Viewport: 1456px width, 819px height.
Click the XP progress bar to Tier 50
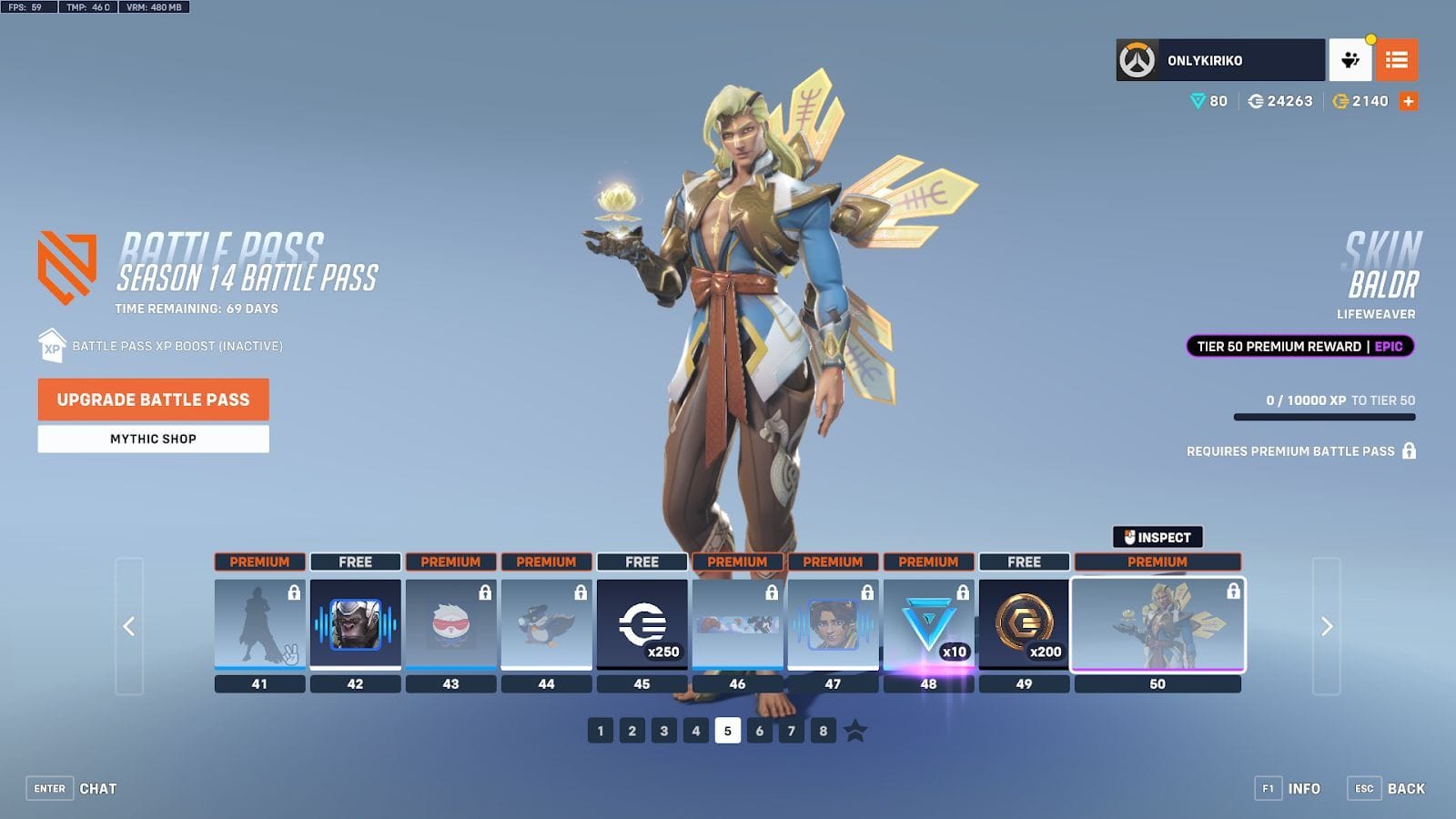point(1324,416)
